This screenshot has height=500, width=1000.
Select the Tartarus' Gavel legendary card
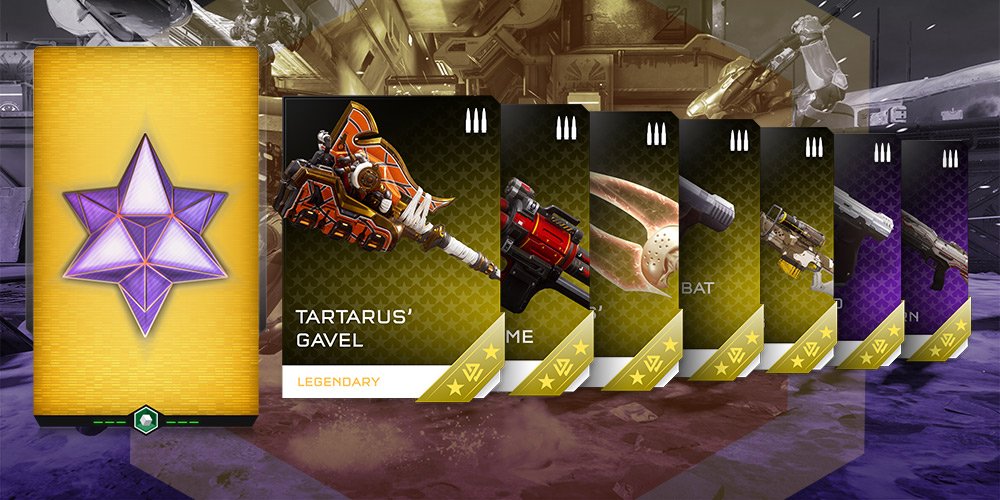click(x=390, y=247)
